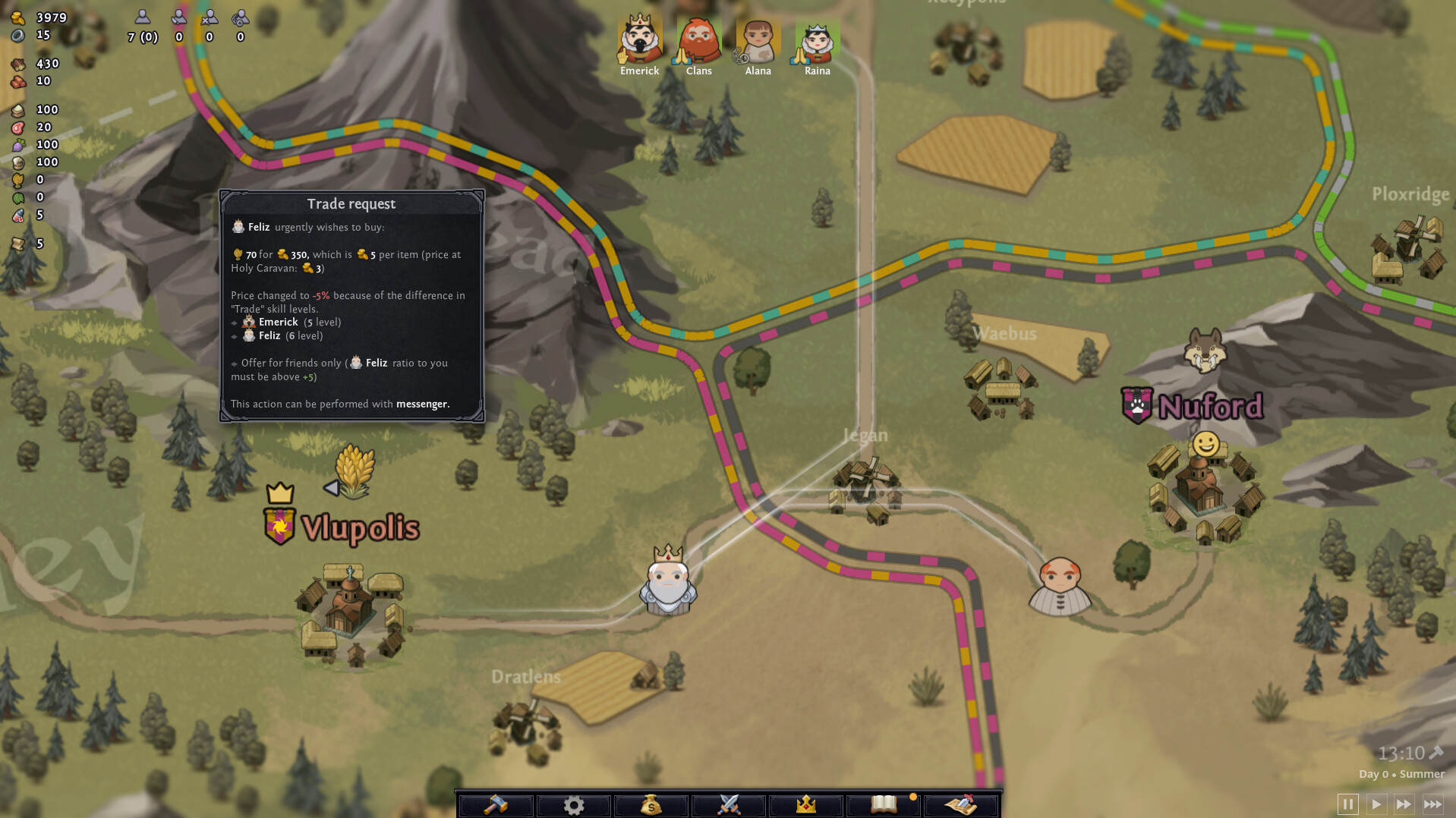The width and height of the screenshot is (1456, 818).
Task: Open the crown kingdom menu
Action: 806,805
